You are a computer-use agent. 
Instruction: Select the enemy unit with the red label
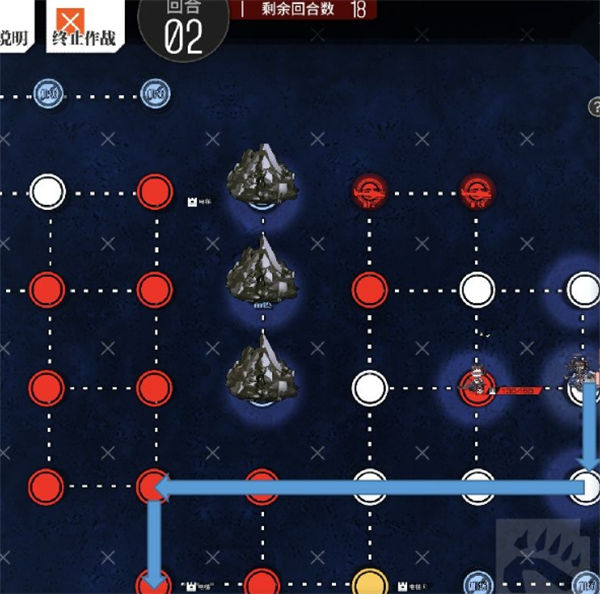click(477, 384)
